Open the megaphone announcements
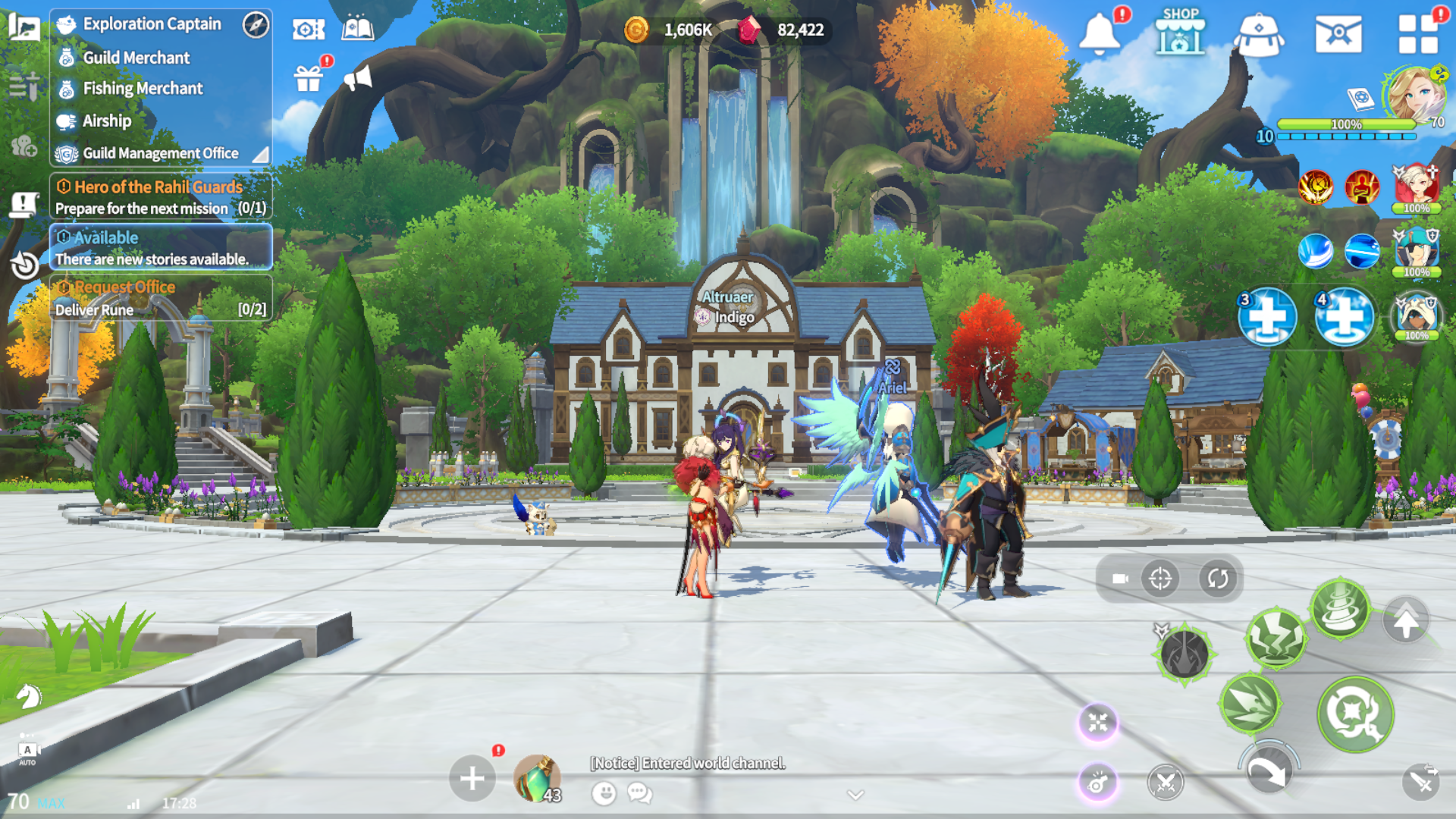The height and width of the screenshot is (819, 1456). pos(358,77)
